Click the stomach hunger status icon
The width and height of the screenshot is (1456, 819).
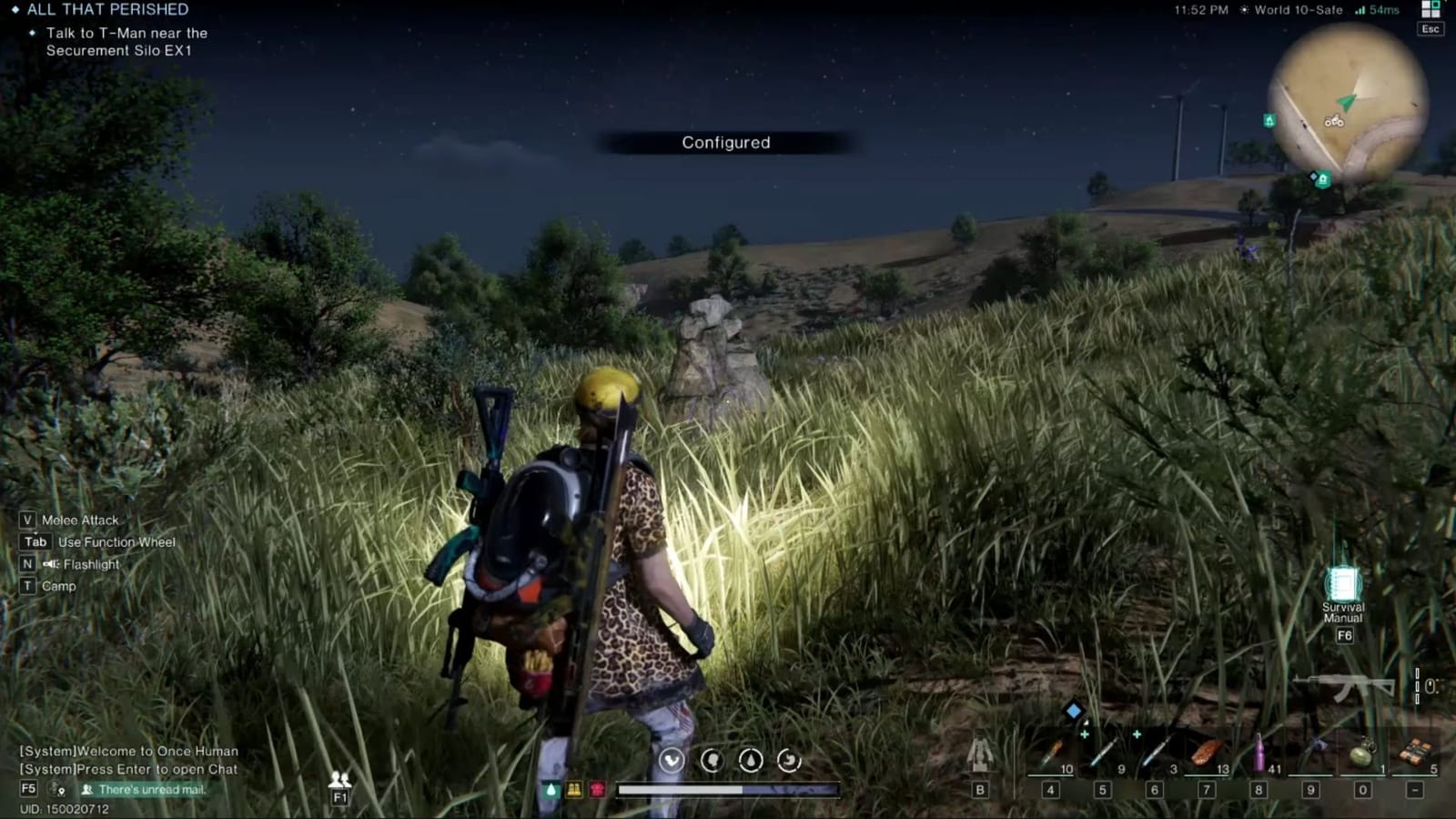789,761
